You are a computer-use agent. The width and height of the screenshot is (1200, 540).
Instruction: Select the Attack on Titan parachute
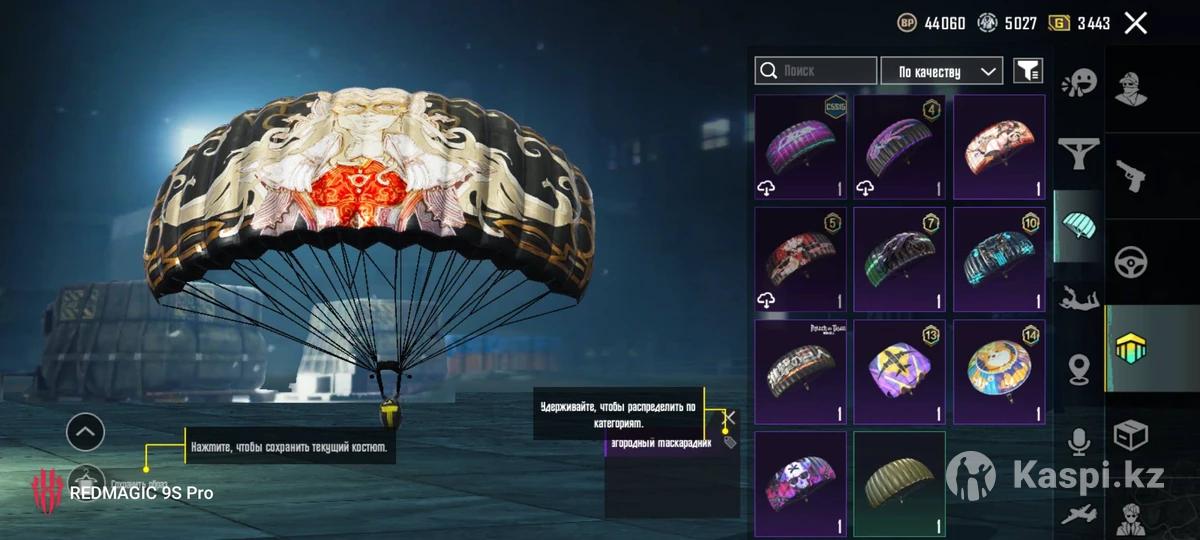coord(800,372)
